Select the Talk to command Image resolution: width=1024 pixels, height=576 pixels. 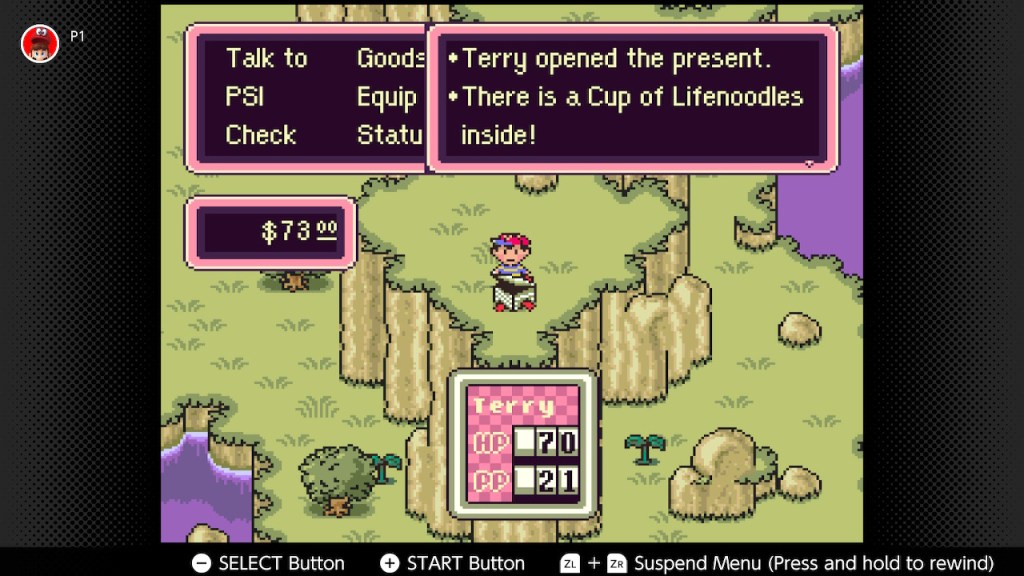pos(266,59)
